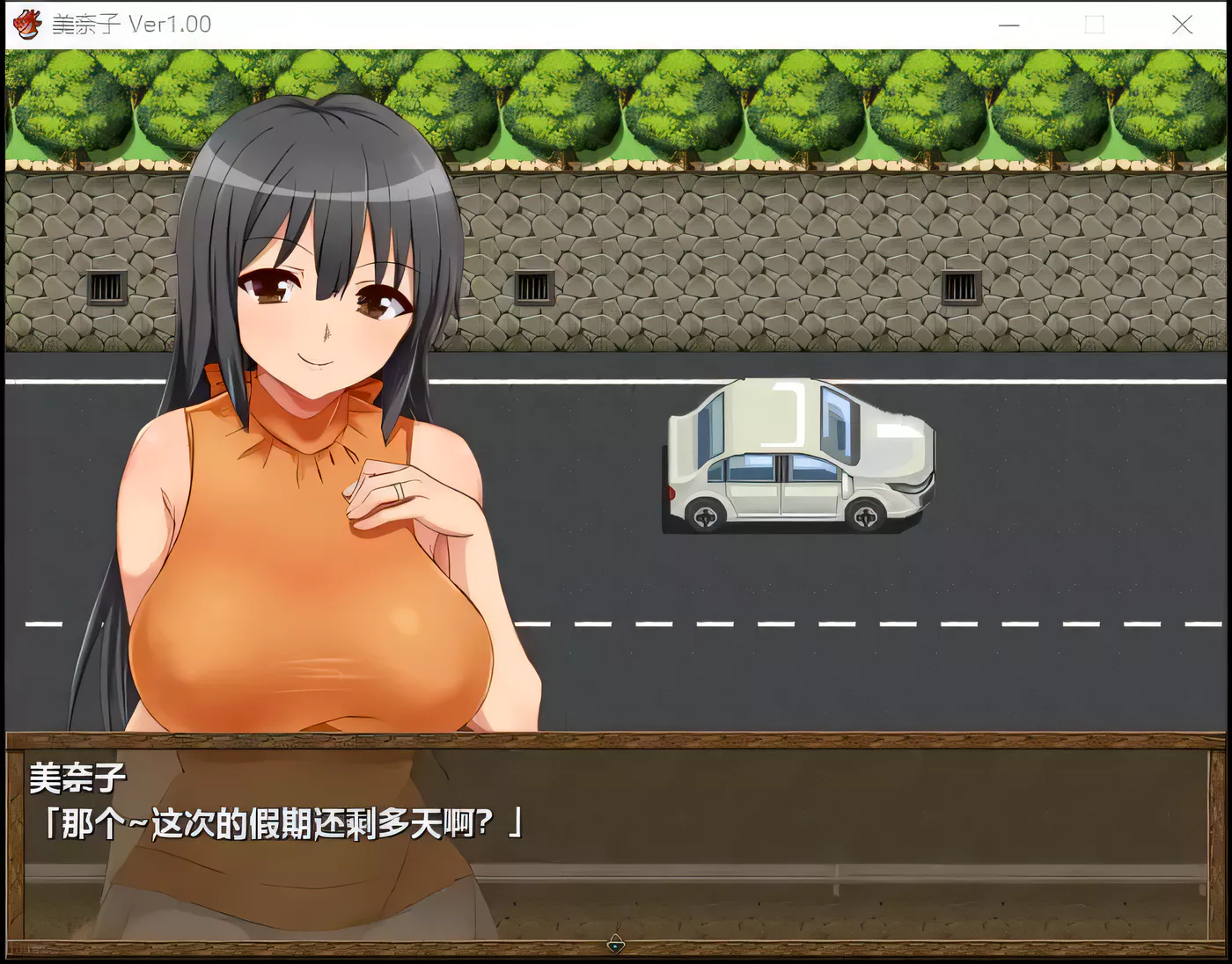Click the downward triangle under the dialogue frame

tap(616, 946)
